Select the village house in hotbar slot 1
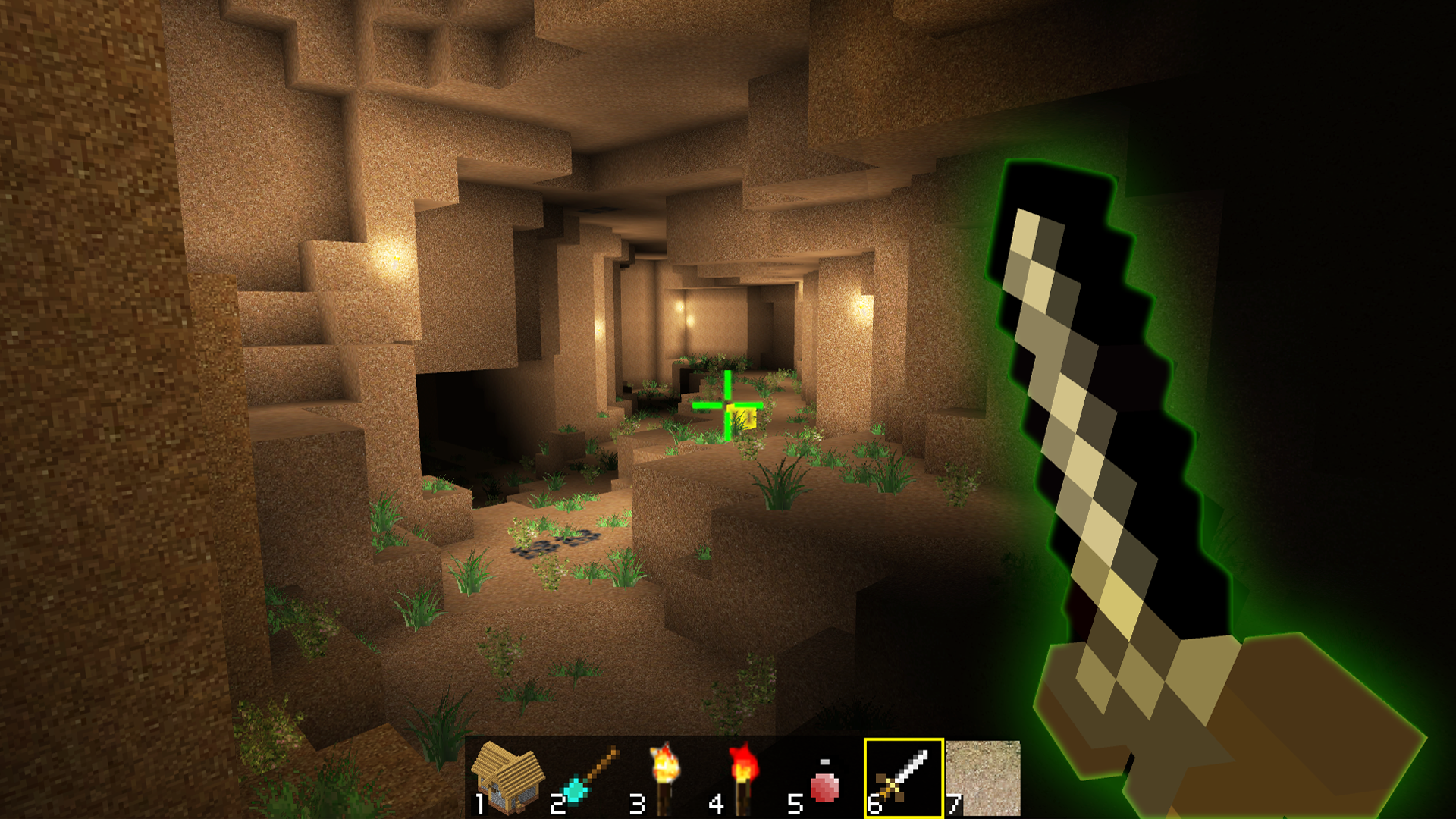The height and width of the screenshot is (819, 1456). click(x=507, y=775)
